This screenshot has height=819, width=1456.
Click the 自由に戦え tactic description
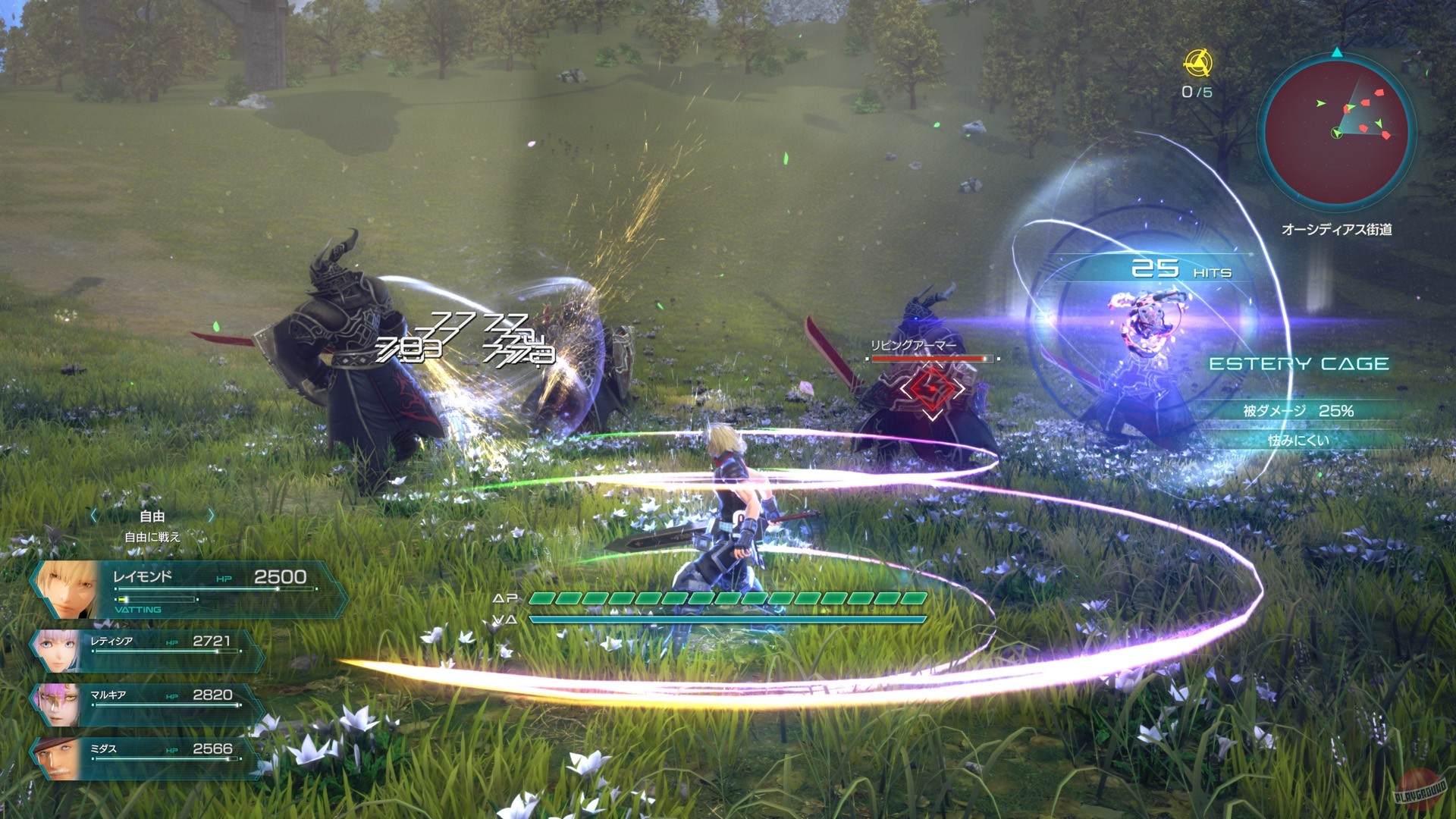[x=152, y=535]
